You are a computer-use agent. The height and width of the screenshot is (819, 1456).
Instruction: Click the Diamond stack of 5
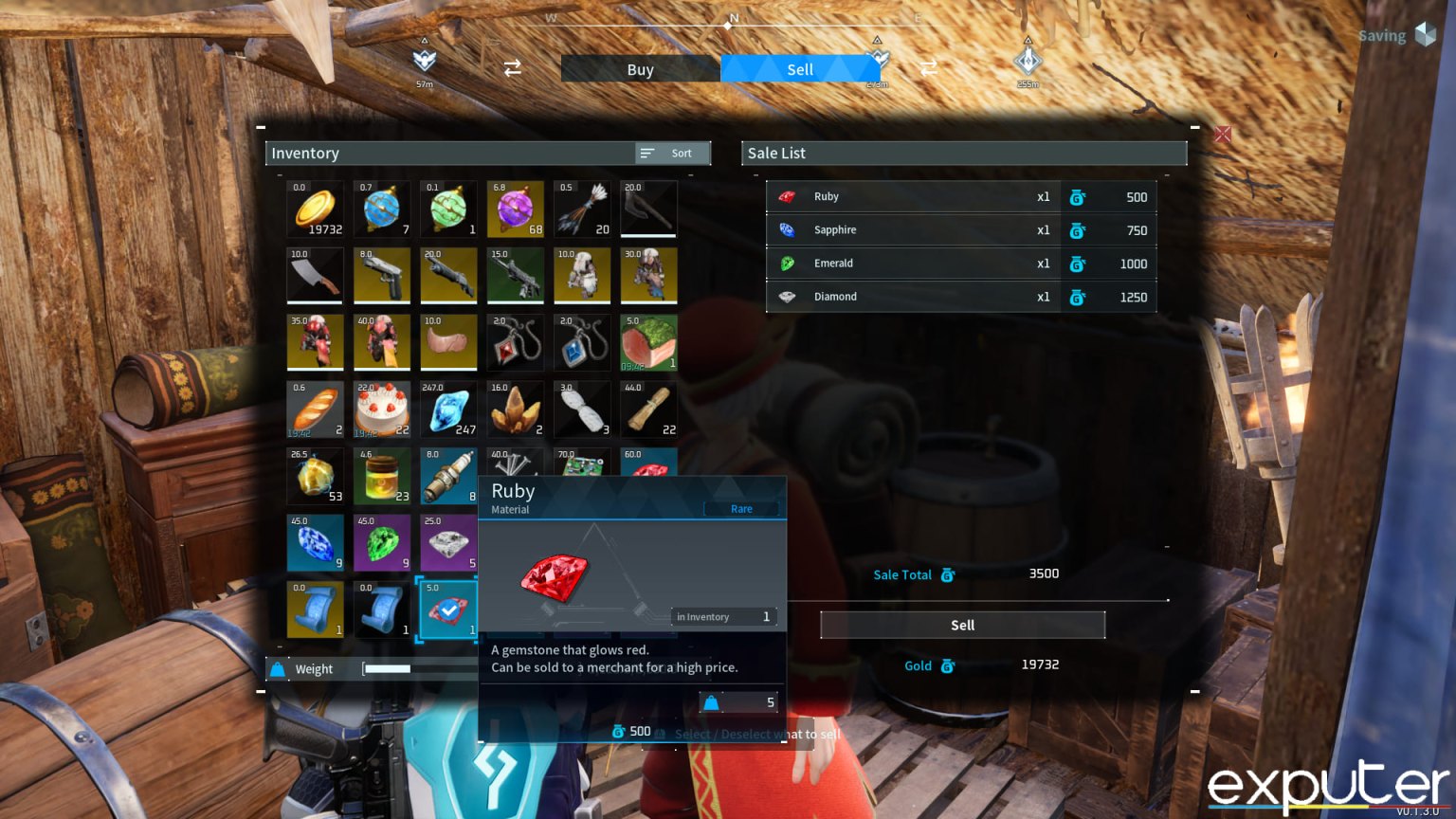tap(448, 543)
